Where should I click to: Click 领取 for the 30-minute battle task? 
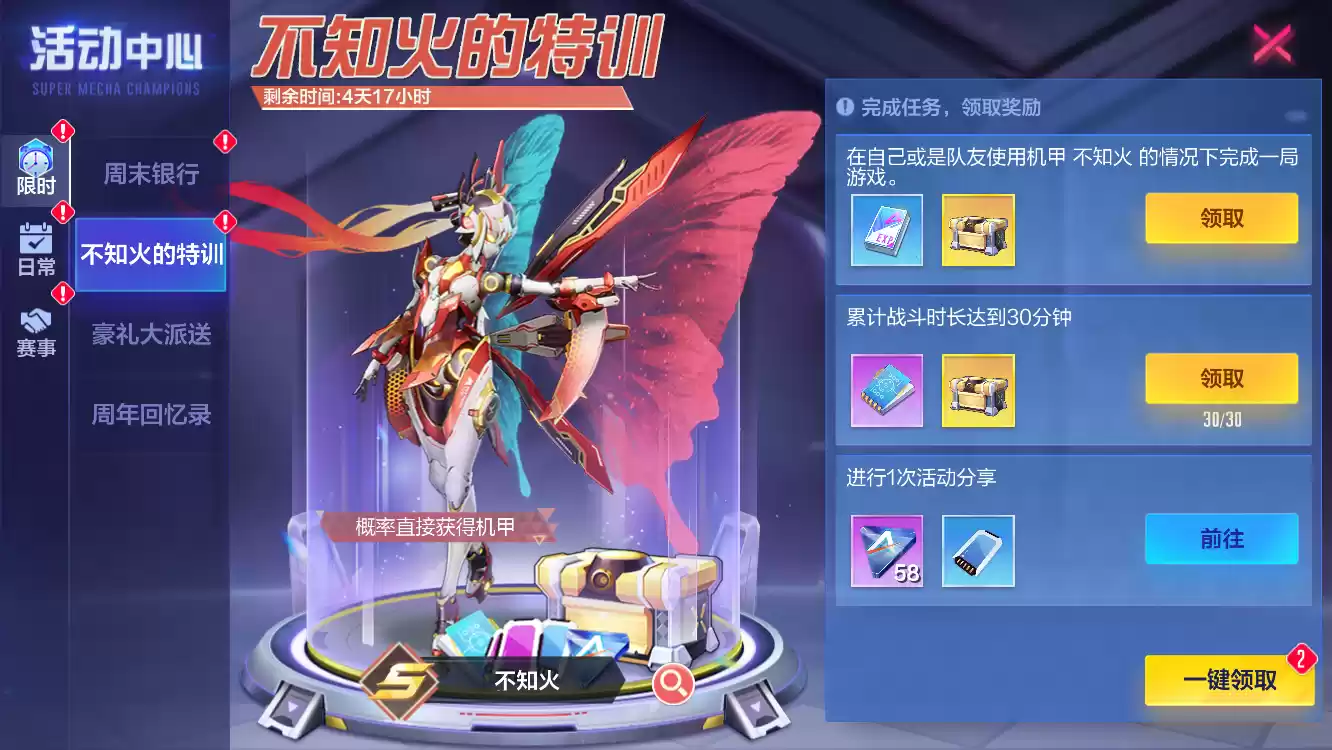coord(1221,379)
